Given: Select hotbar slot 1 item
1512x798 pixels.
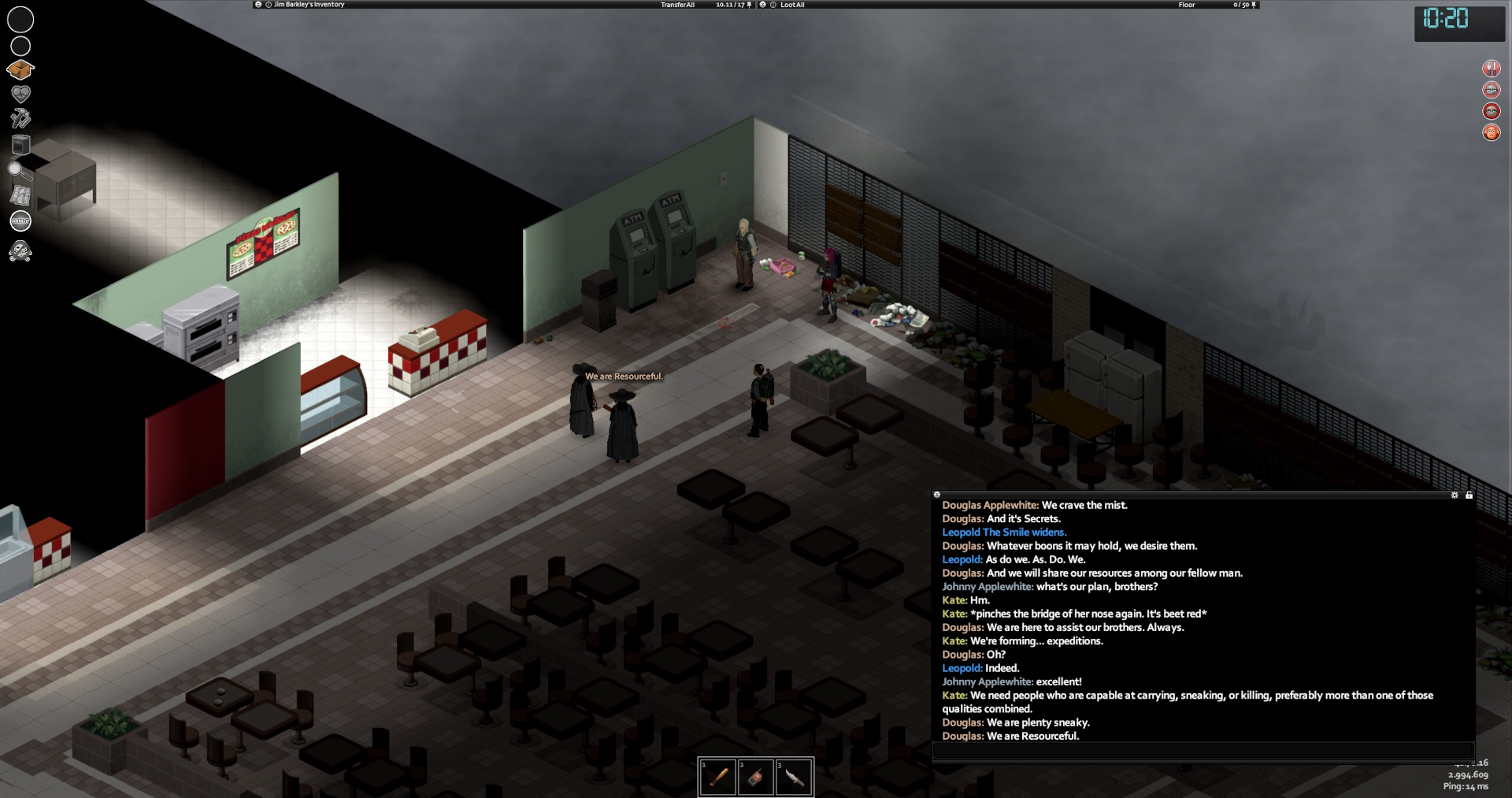Looking at the screenshot, I should (718, 778).
